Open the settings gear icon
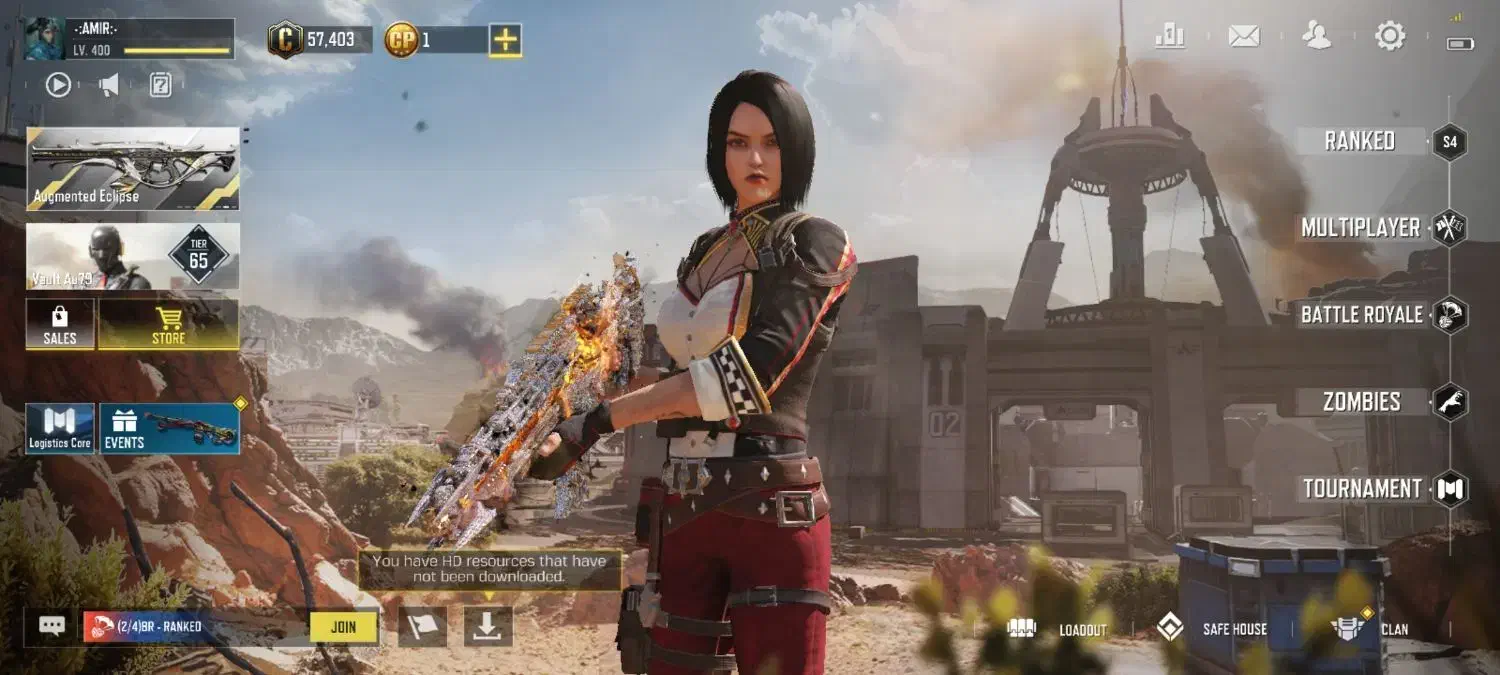1500x675 pixels. (1390, 37)
